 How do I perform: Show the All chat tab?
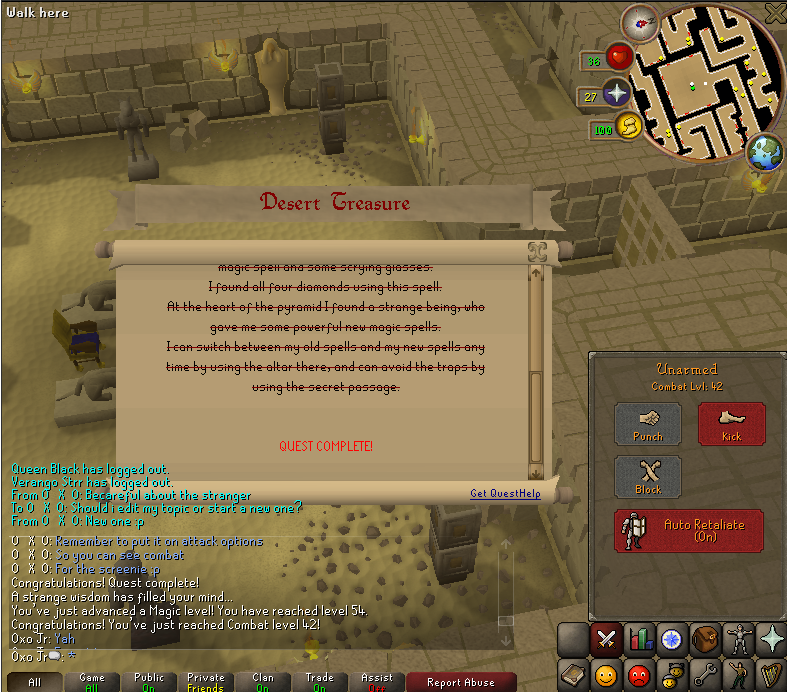coord(35,682)
